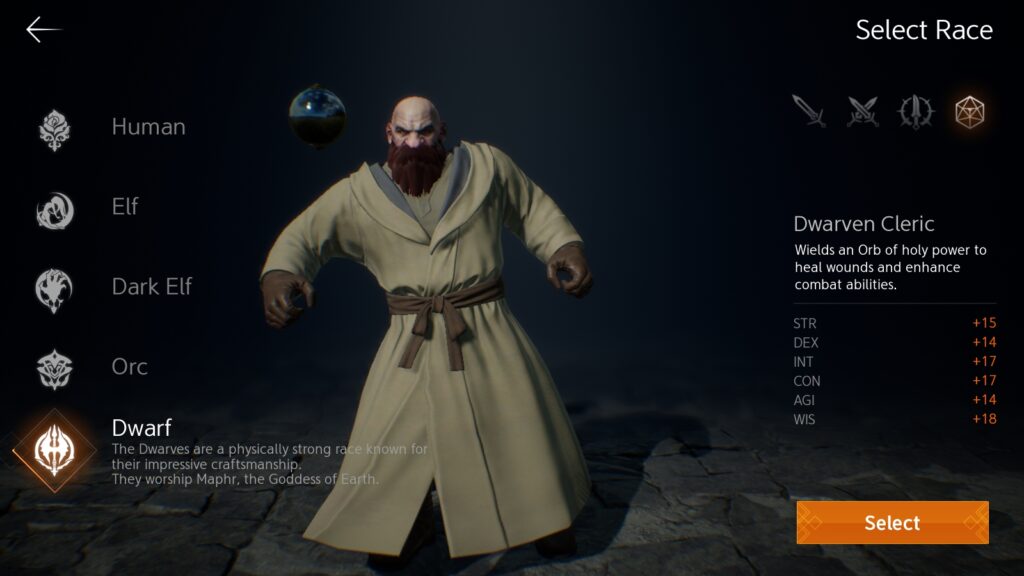Viewport: 1024px width, 576px height.
Task: Select the Dwarf race entry
Action: click(141, 428)
